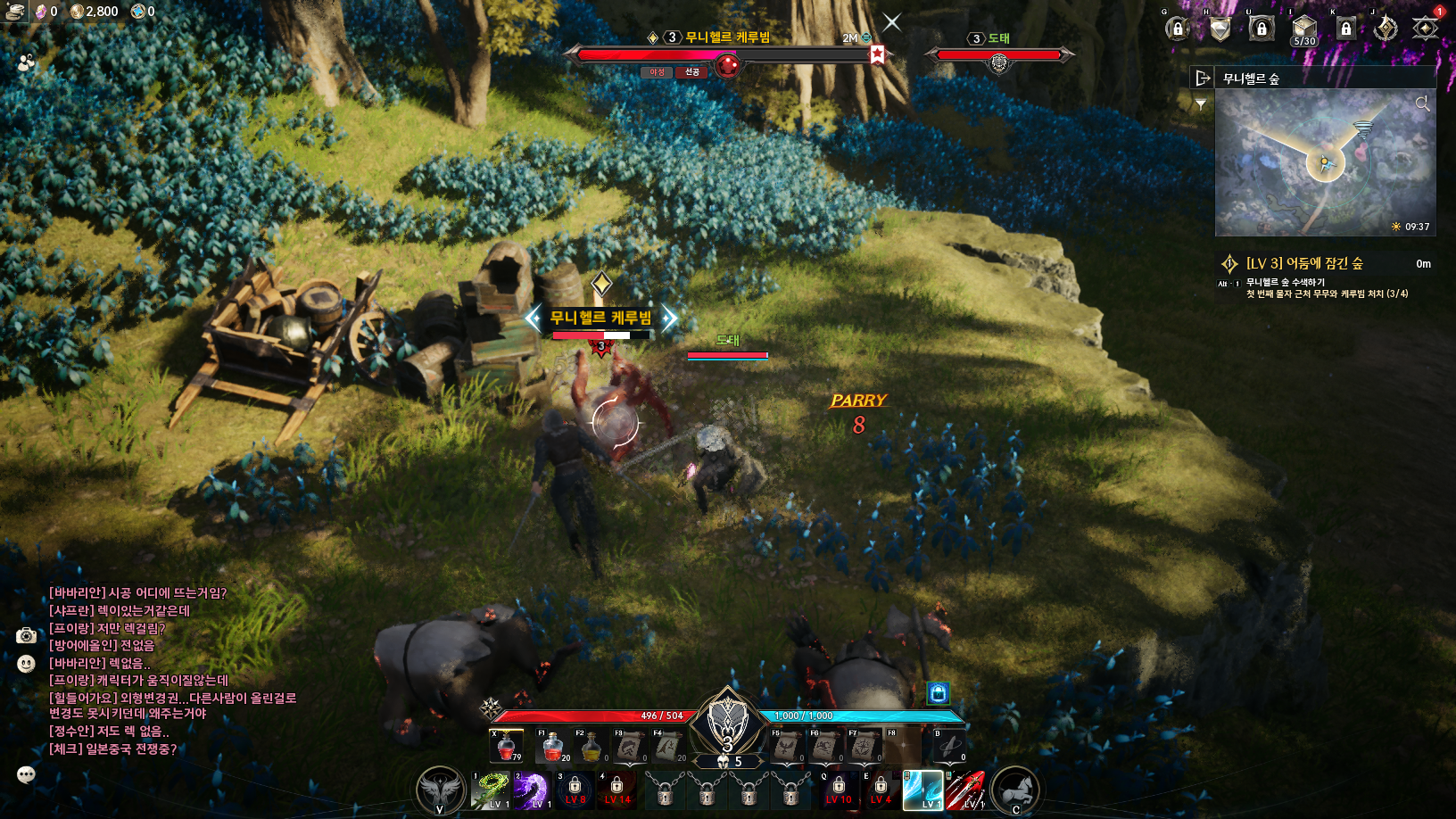This screenshot has height=819, width=1456.
Task: Activate the purple slash skill in slot 2
Action: click(x=532, y=790)
